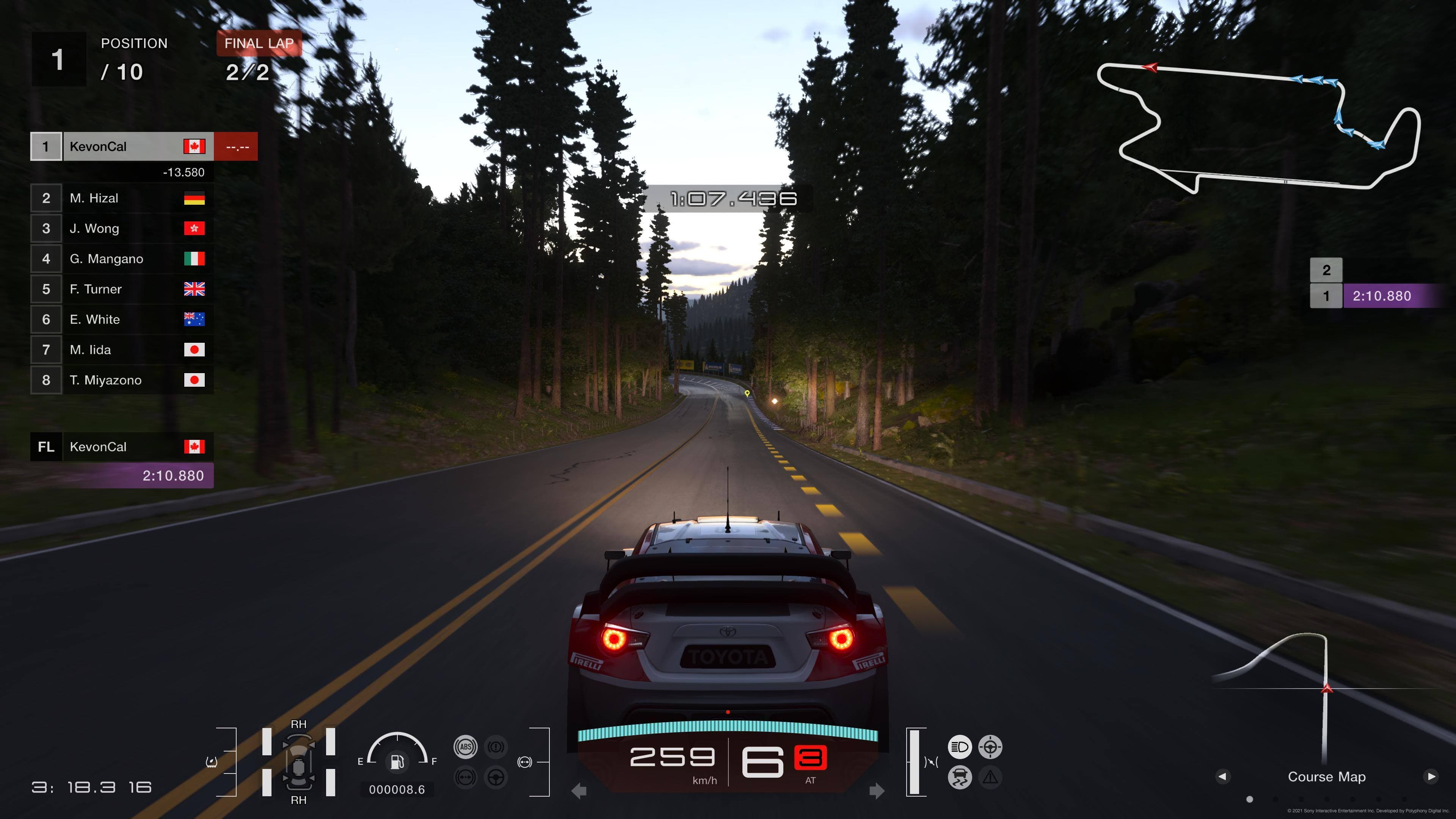Screen dimensions: 1456x819
Task: Click the fastest lap KevonCal entry
Action: pos(121,447)
